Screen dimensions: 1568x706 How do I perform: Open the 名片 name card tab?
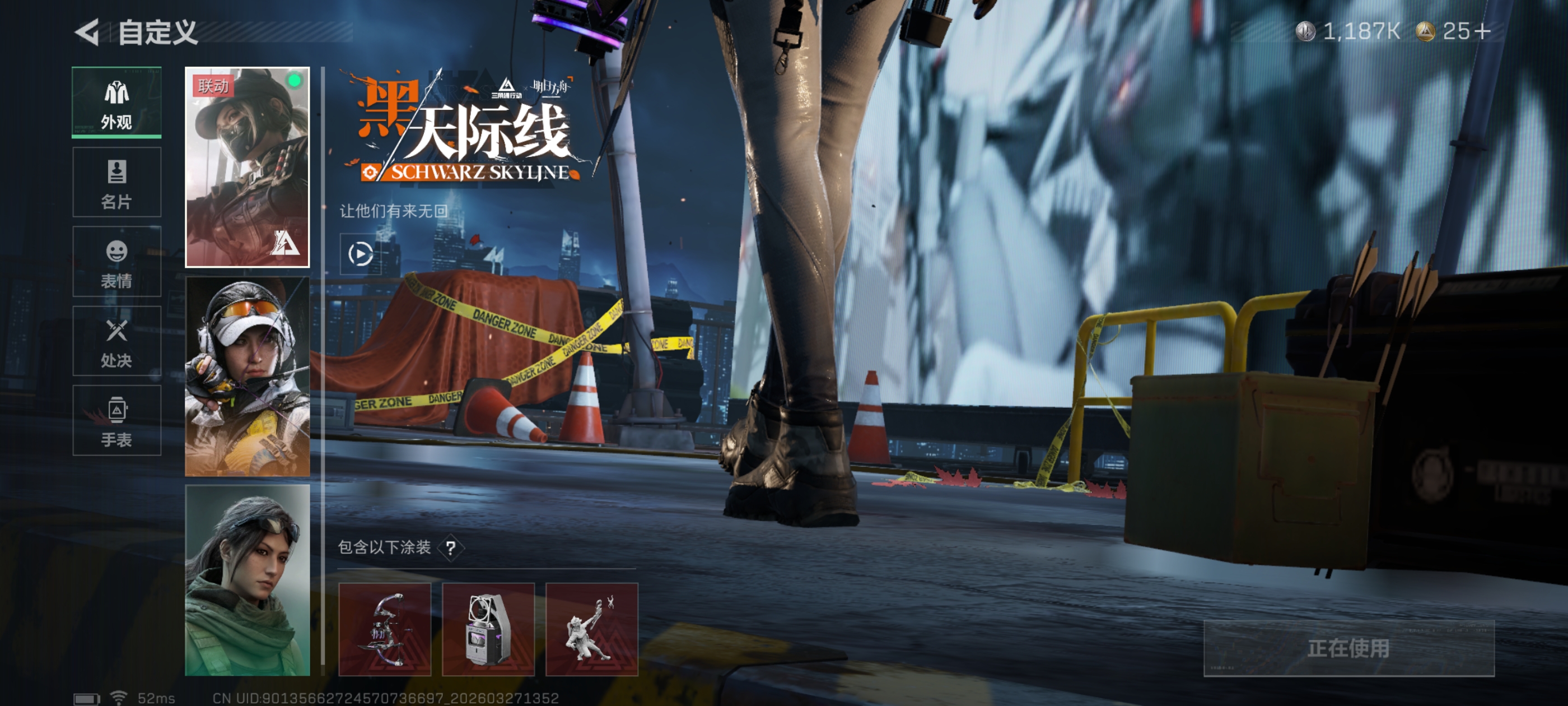click(116, 182)
